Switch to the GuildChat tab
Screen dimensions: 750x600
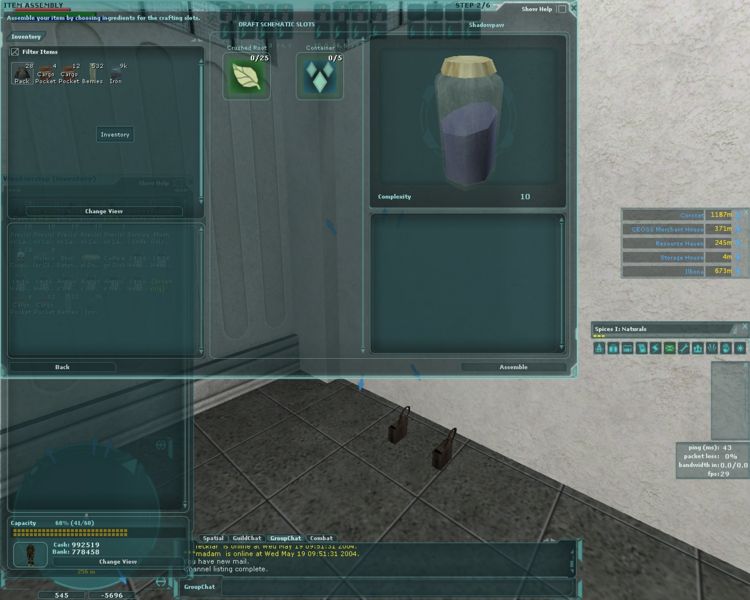coord(247,538)
